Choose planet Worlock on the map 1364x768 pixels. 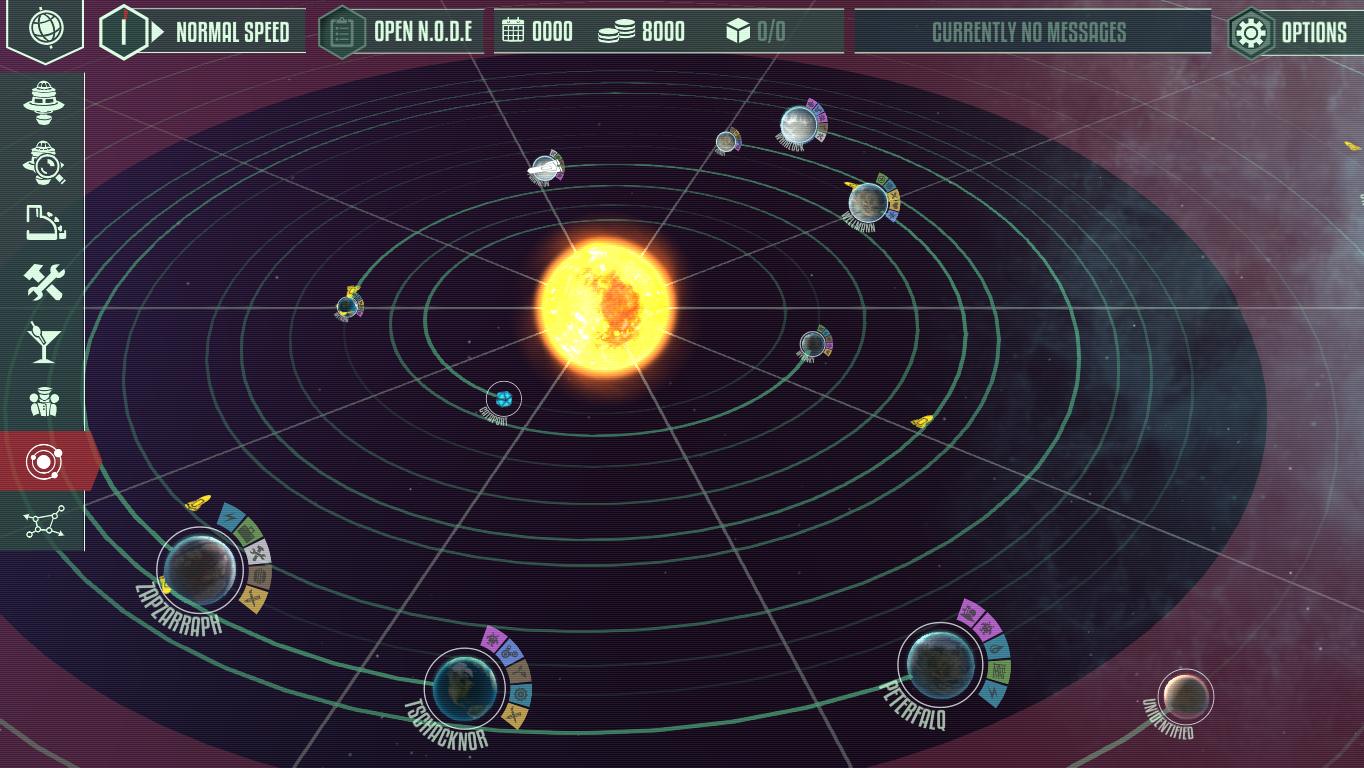798,124
